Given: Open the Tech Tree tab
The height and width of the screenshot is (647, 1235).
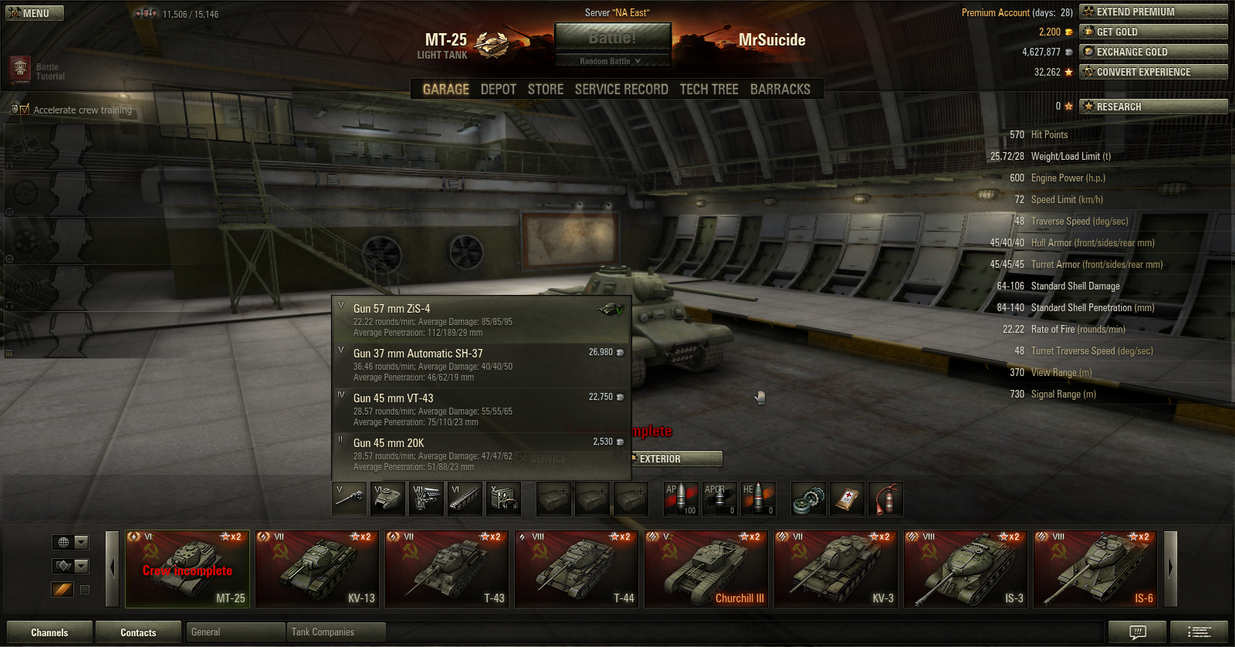Looking at the screenshot, I should 709,89.
